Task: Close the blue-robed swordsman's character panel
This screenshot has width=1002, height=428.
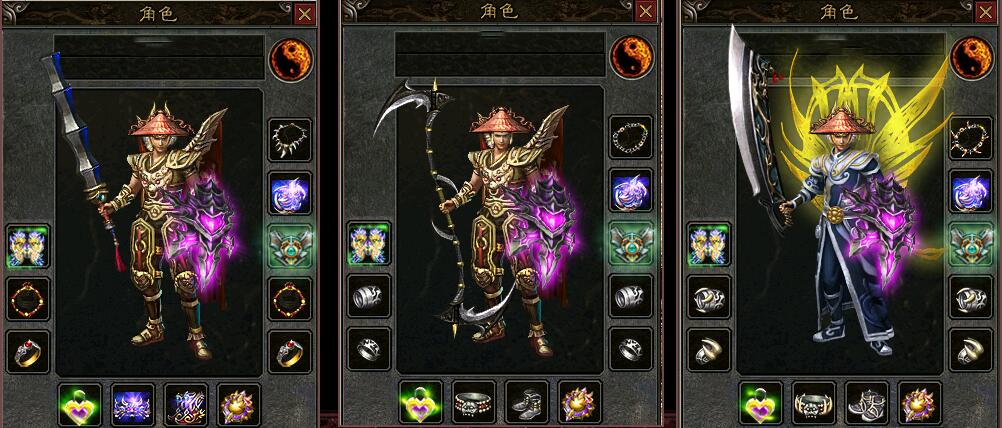Action: point(986,14)
